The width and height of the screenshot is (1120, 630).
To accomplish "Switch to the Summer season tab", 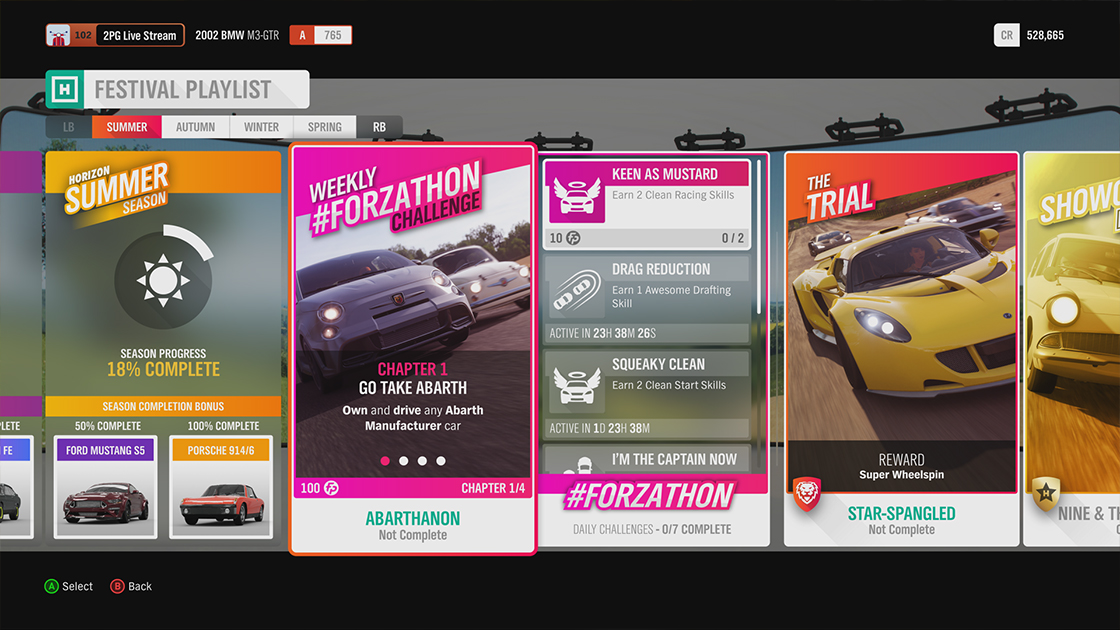I will (x=127, y=127).
